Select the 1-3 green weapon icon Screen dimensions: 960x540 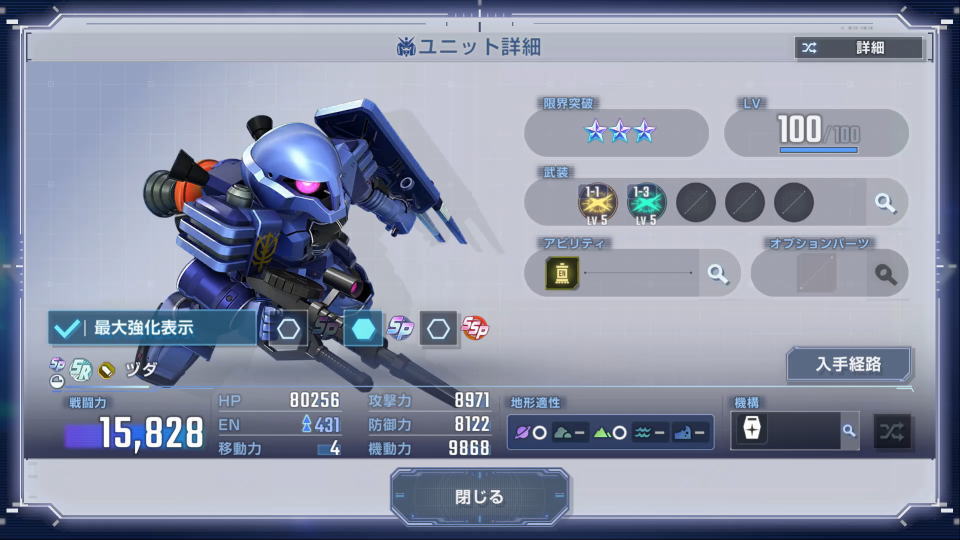(646, 202)
